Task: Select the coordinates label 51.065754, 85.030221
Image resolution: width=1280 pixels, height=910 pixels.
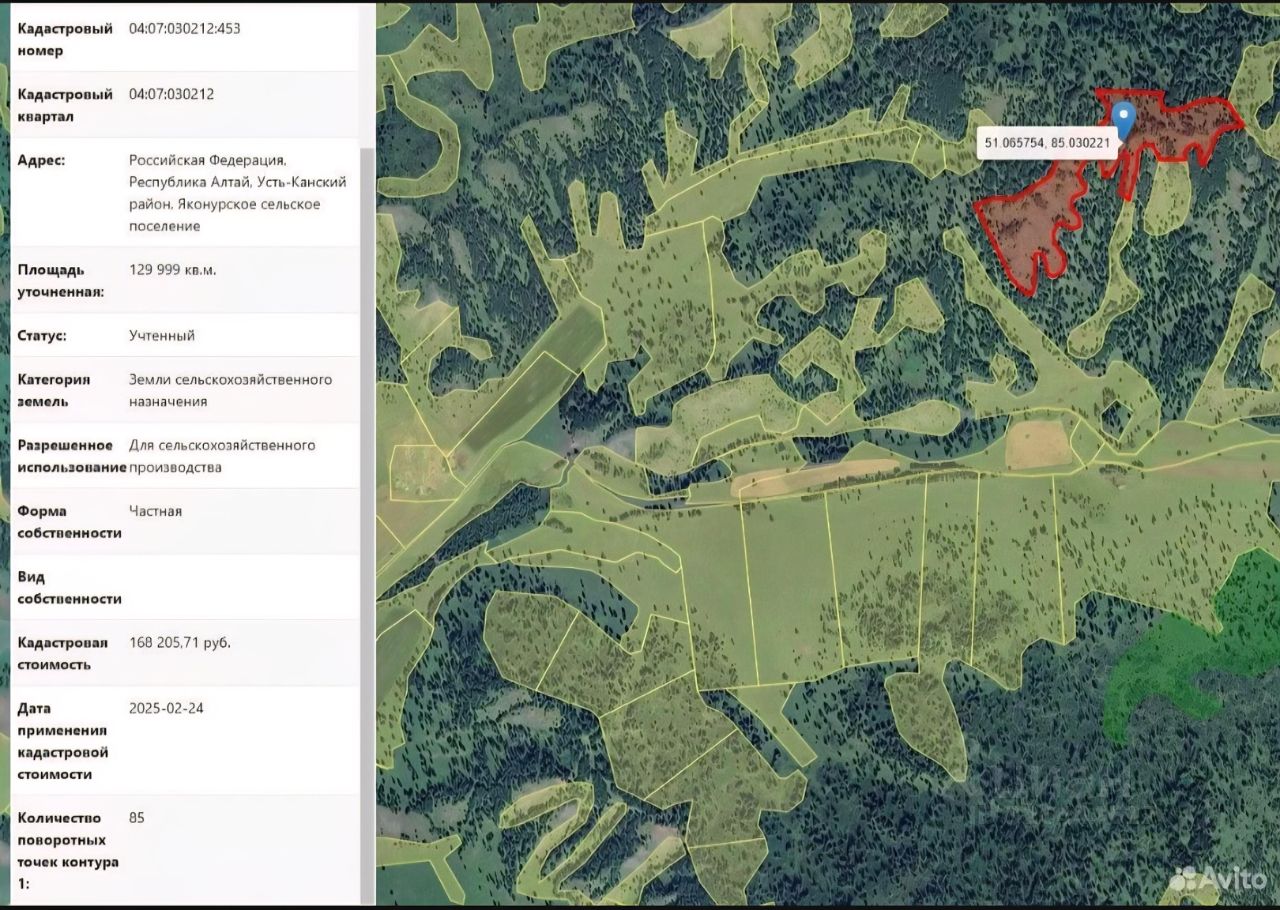Action: pos(1047,143)
